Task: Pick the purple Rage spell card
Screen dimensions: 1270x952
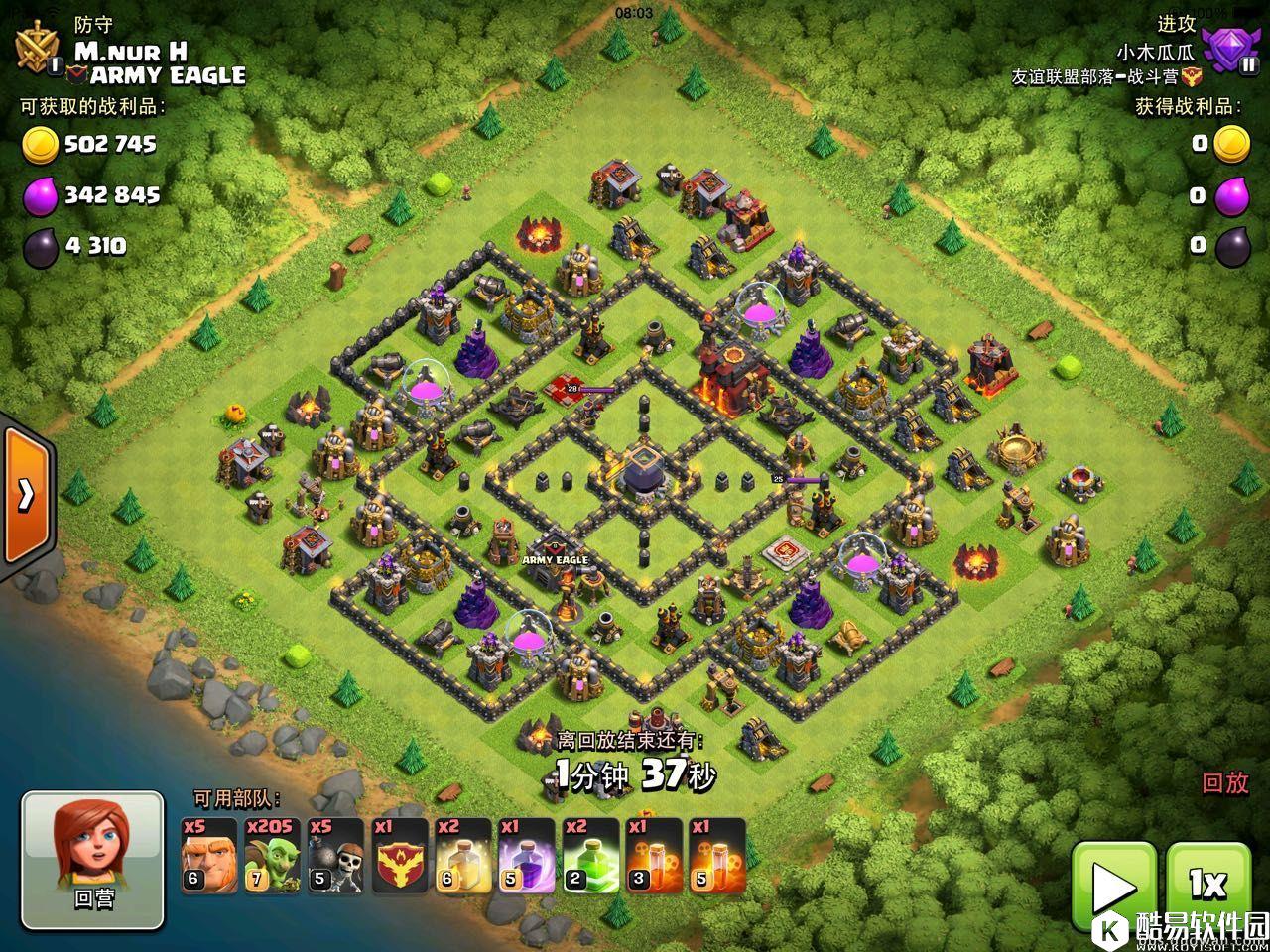Action: [526, 855]
